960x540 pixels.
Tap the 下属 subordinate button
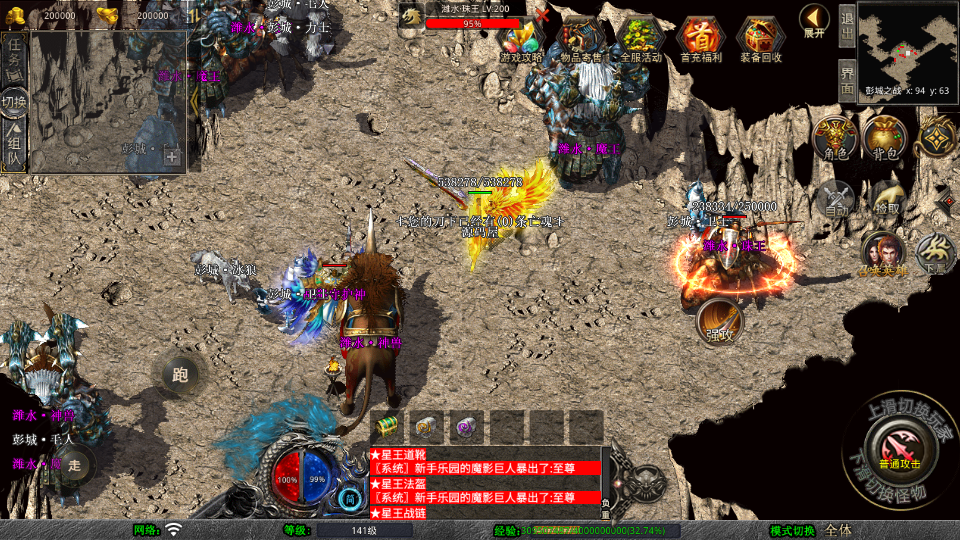pyautogui.click(x=935, y=254)
